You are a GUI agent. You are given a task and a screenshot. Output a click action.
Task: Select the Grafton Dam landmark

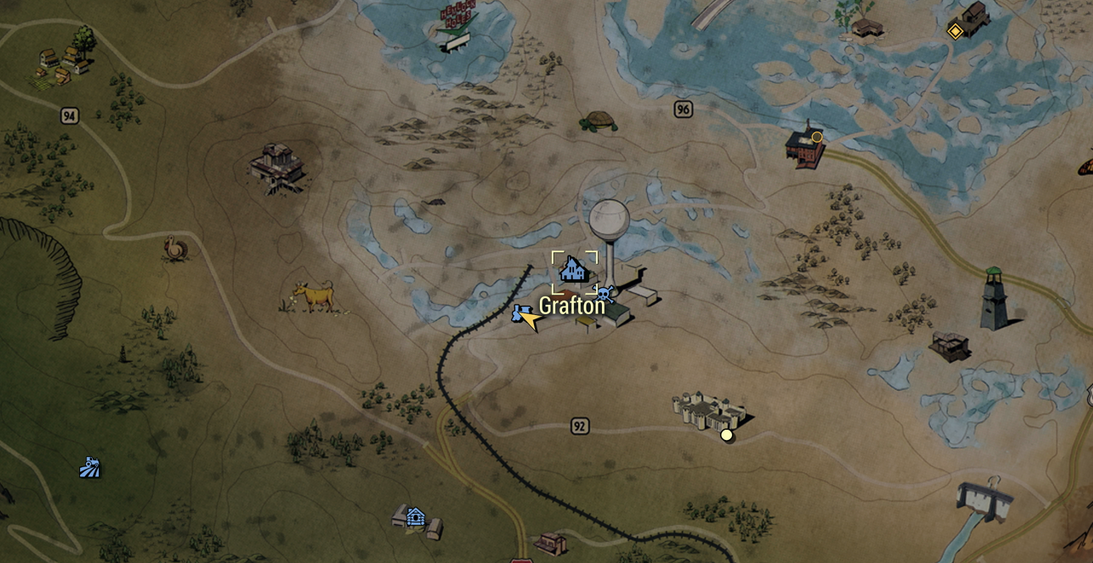coord(983,498)
